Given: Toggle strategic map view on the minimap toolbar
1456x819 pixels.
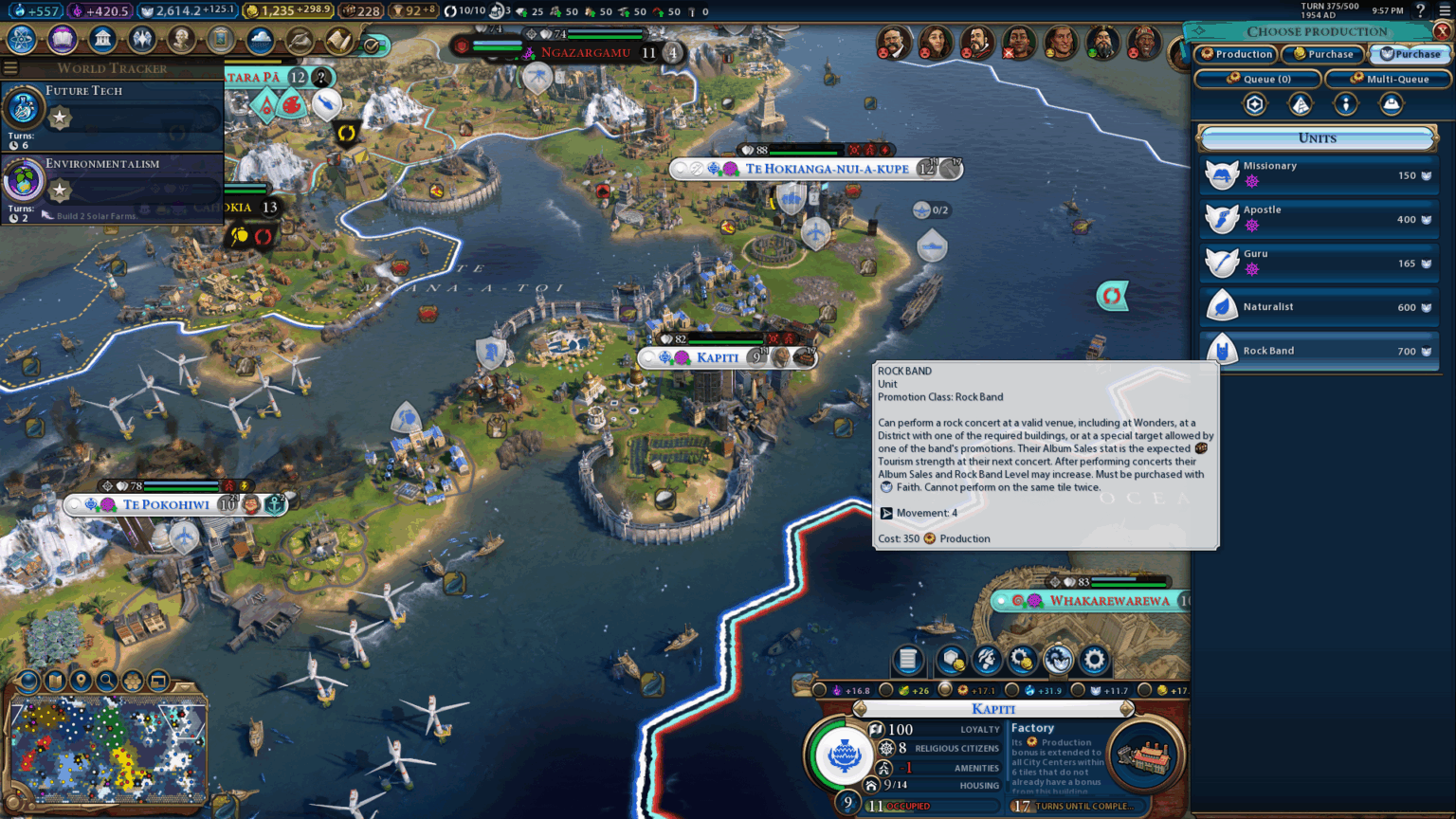Looking at the screenshot, I should tap(55, 681).
